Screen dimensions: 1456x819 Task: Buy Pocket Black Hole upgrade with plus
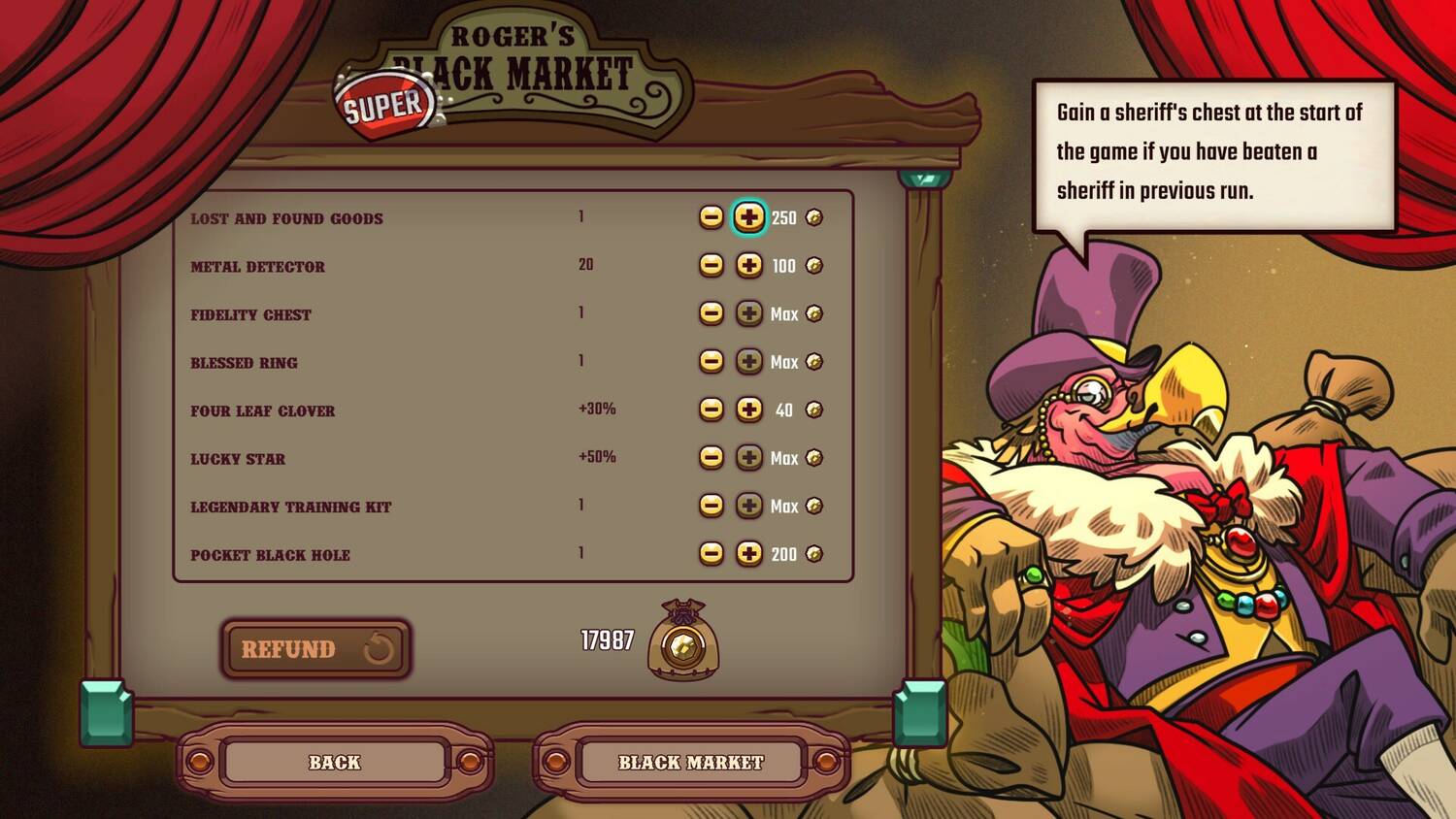(748, 553)
